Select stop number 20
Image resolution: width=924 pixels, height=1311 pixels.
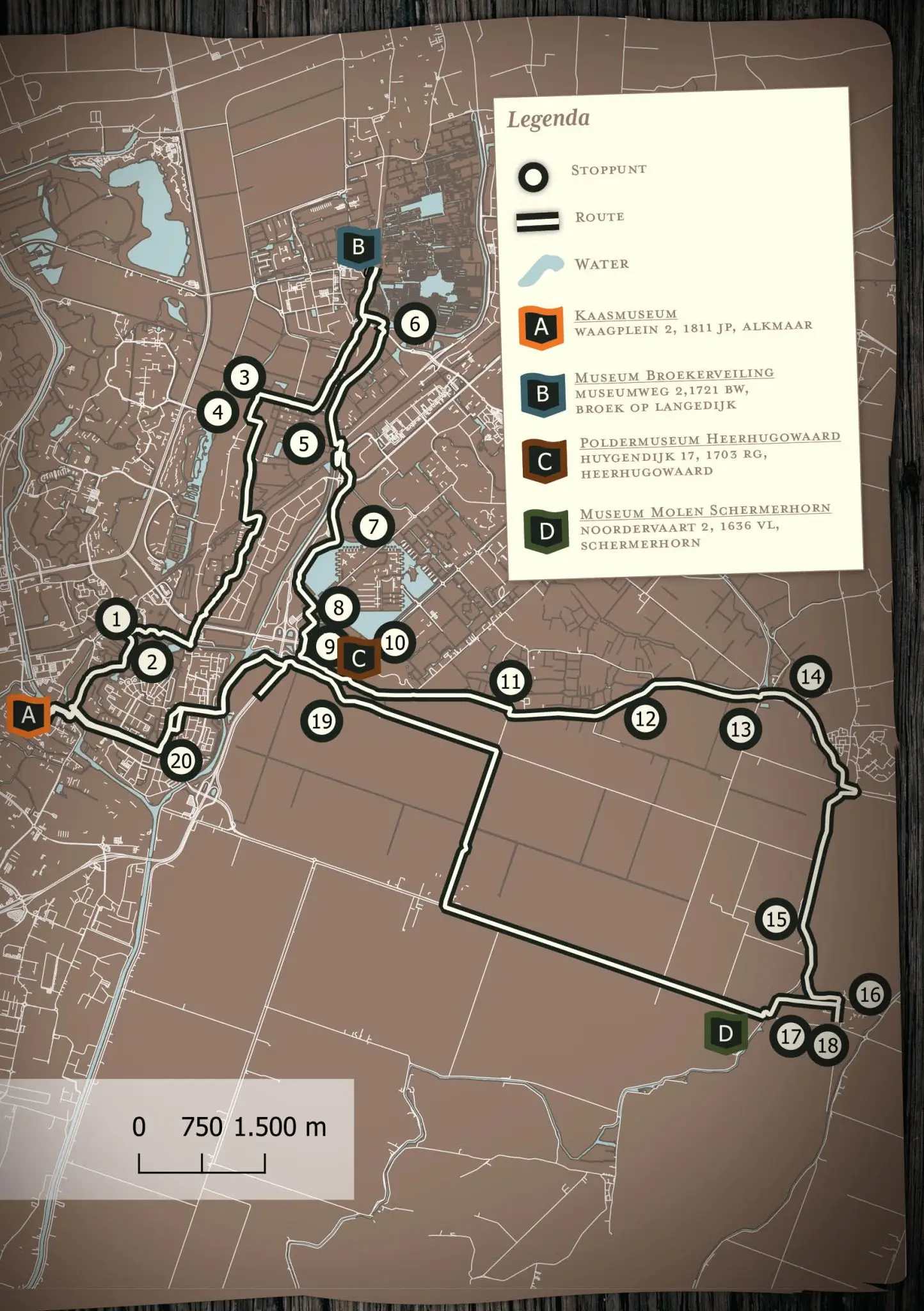(181, 761)
